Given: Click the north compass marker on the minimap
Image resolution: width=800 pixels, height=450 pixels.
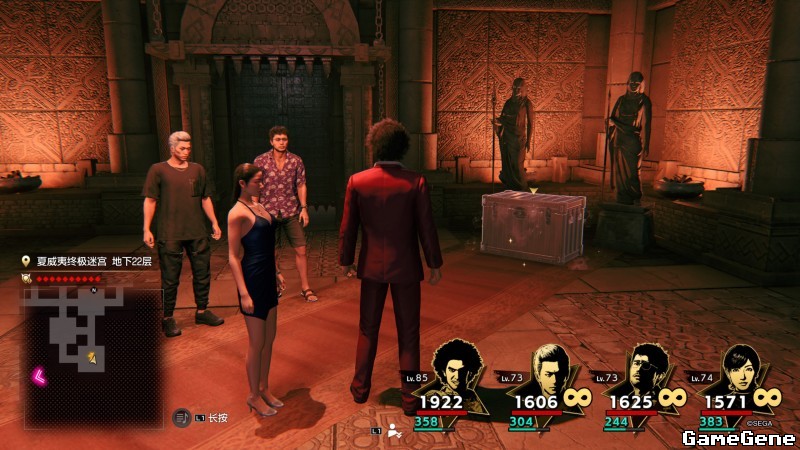Looking at the screenshot, I should tap(93, 290).
